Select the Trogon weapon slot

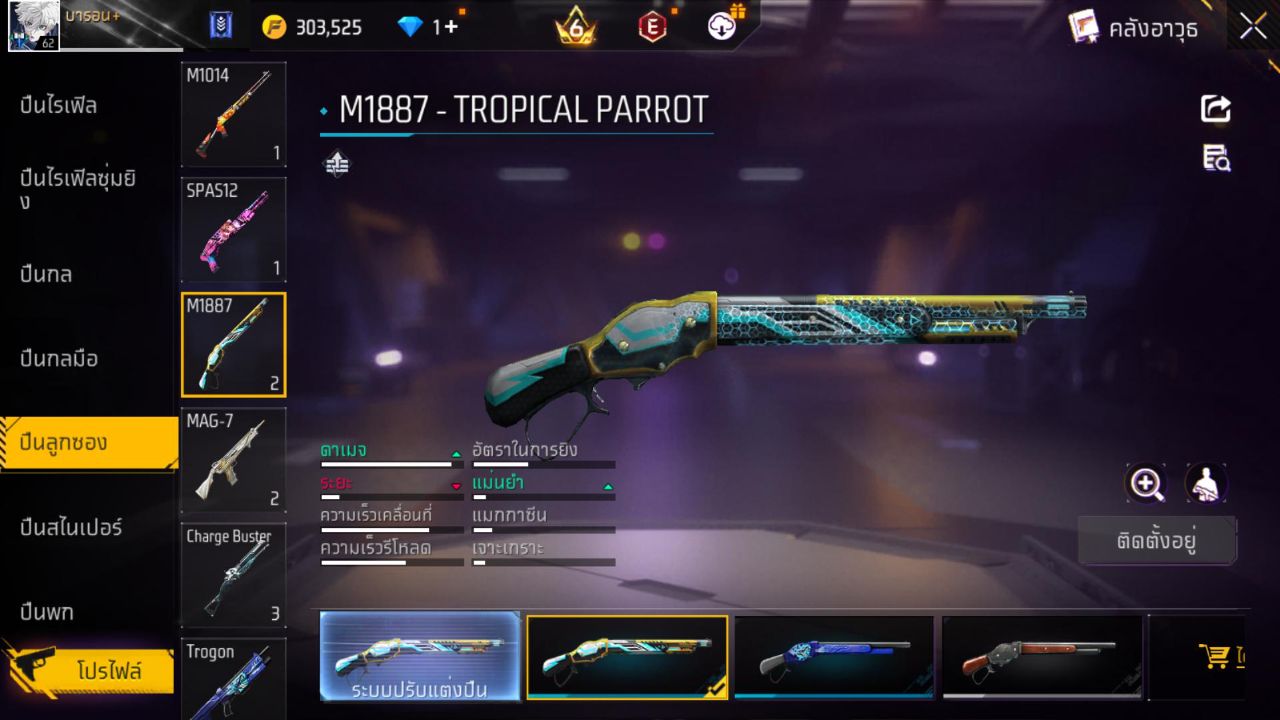[x=233, y=680]
